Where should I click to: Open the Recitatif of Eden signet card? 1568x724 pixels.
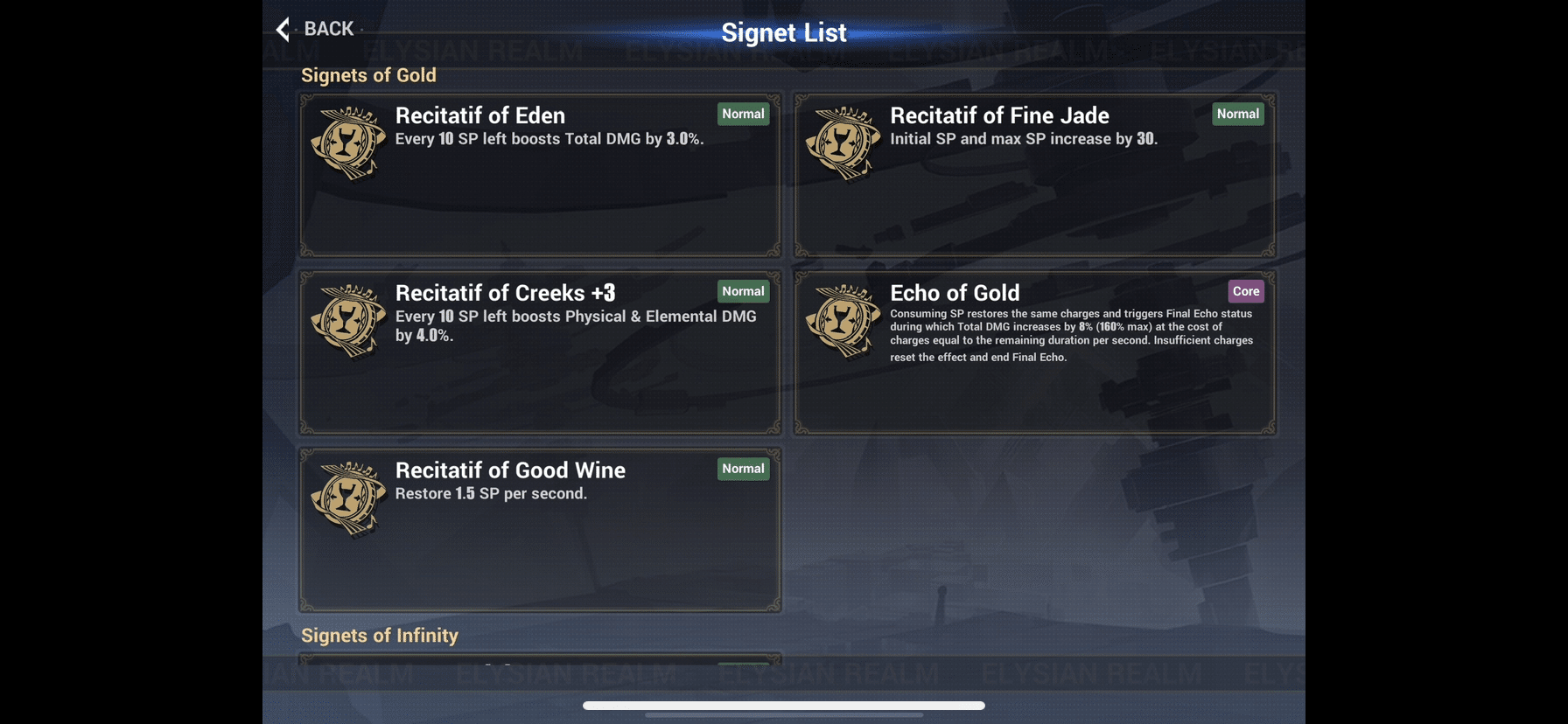(541, 175)
